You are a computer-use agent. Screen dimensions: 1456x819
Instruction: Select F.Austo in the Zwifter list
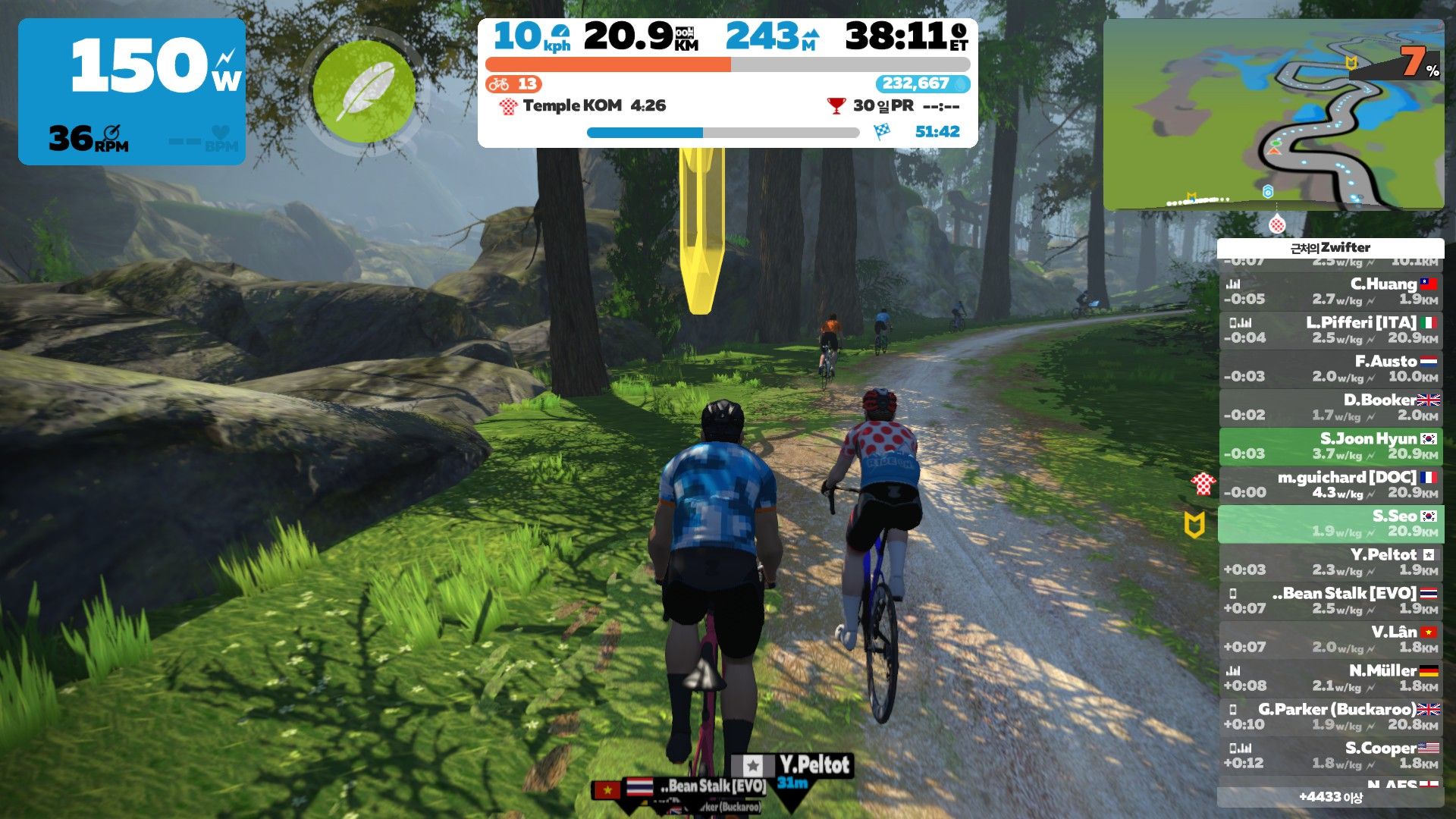[1331, 369]
